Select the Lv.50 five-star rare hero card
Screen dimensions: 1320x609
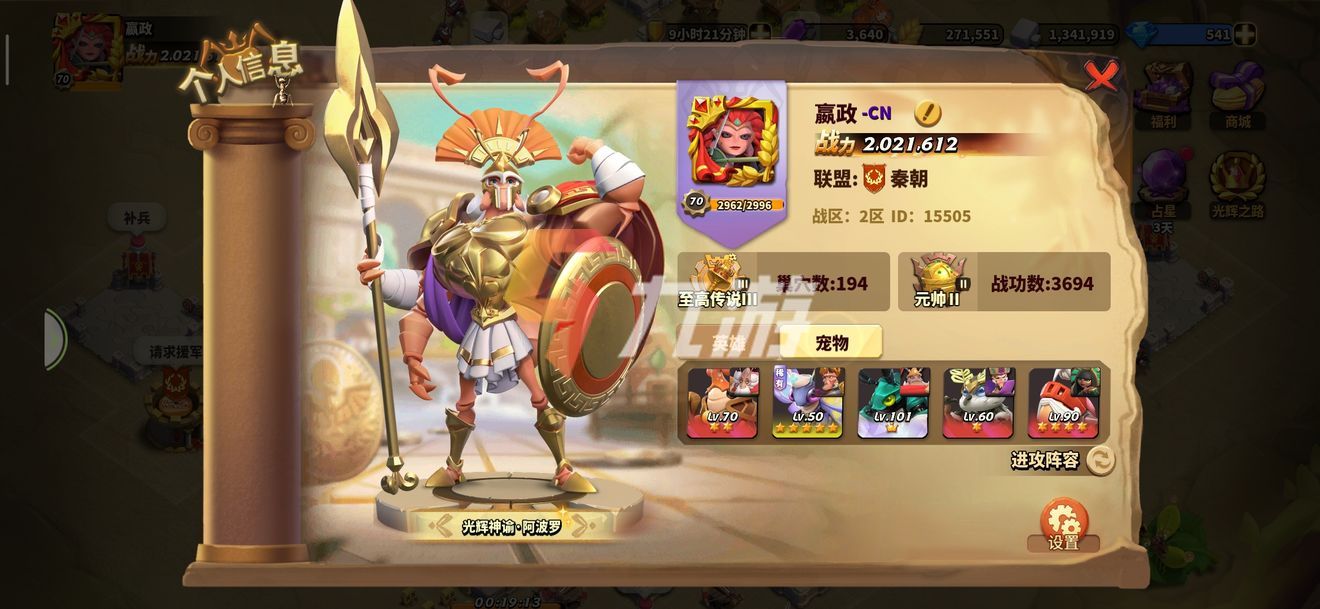(807, 402)
